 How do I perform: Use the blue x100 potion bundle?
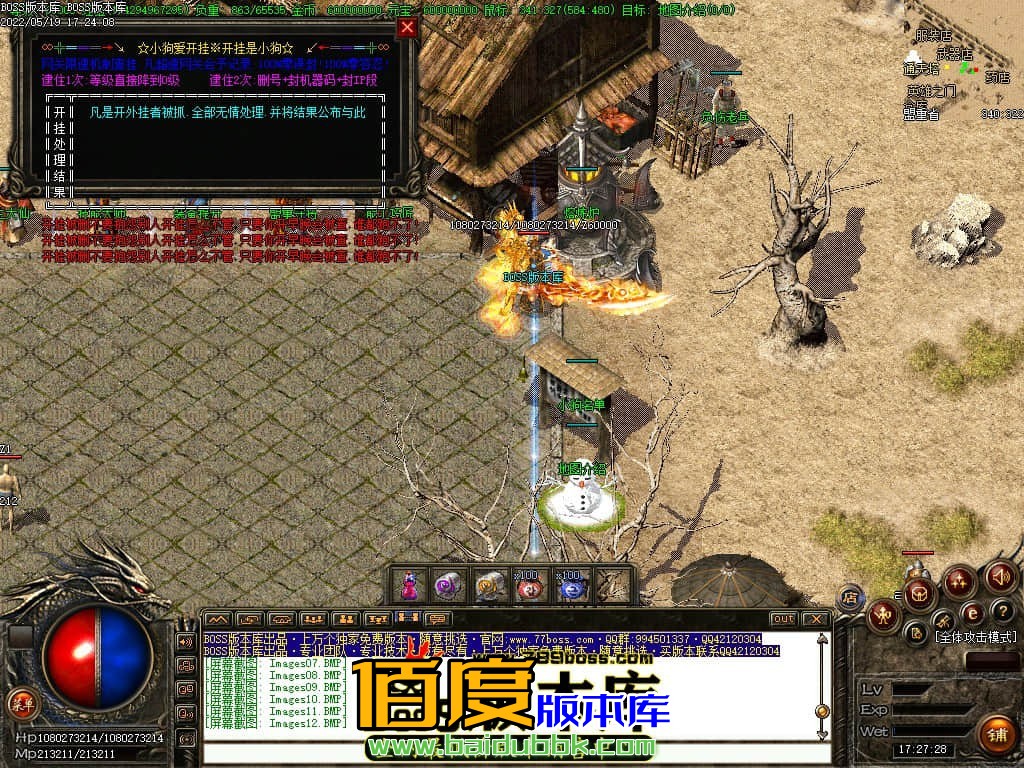570,586
